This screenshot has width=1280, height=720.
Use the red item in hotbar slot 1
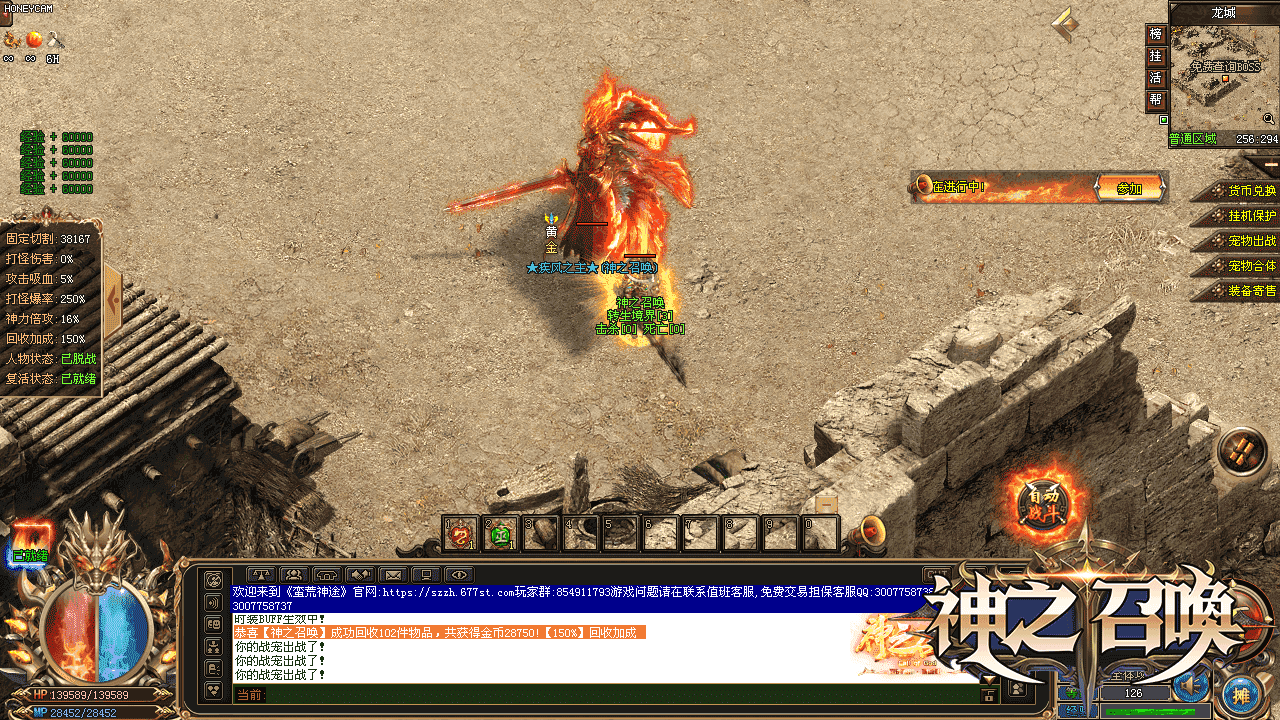(461, 534)
